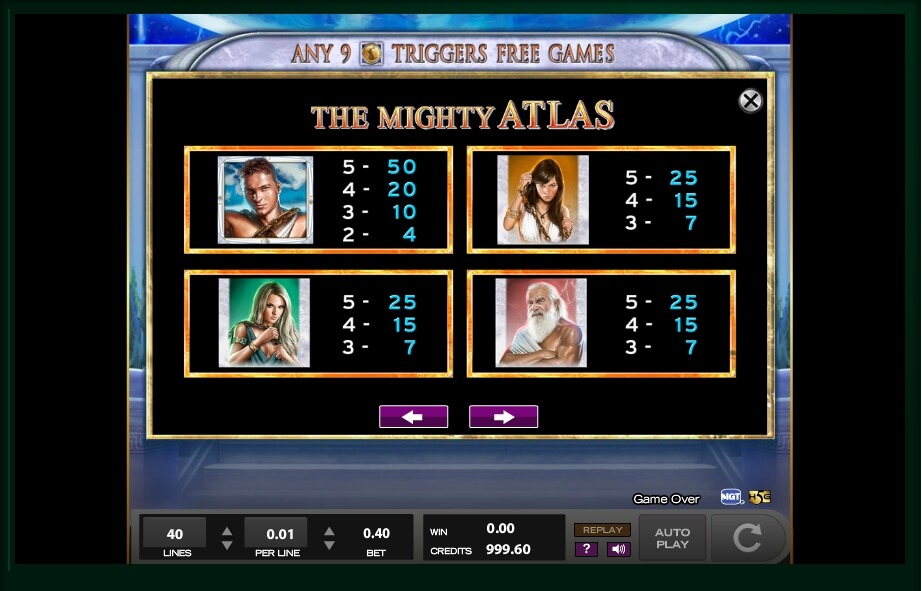Spin the reels with the circular arrow
The image size is (922, 591).
[747, 539]
